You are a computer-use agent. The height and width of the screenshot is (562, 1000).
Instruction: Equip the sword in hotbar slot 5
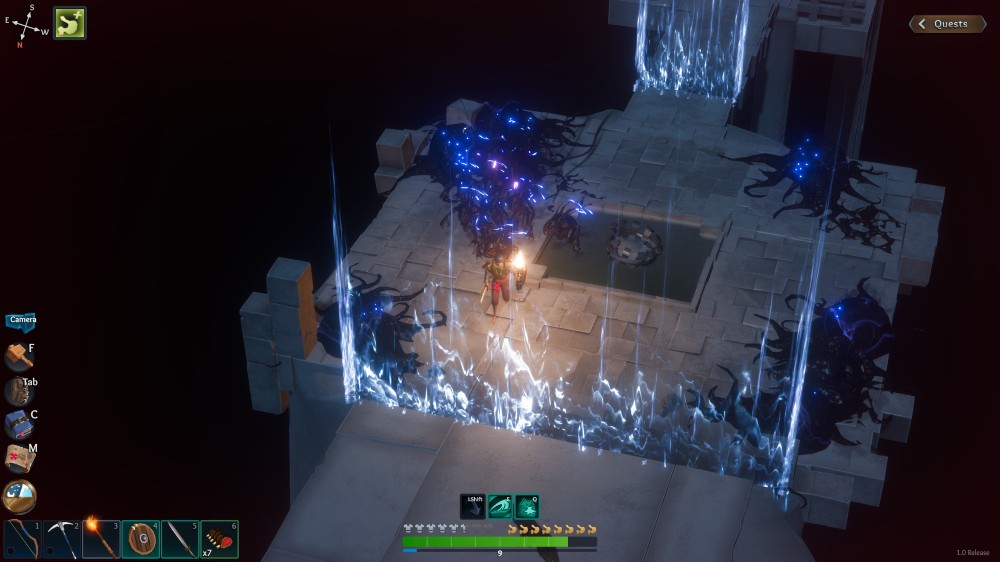point(180,539)
